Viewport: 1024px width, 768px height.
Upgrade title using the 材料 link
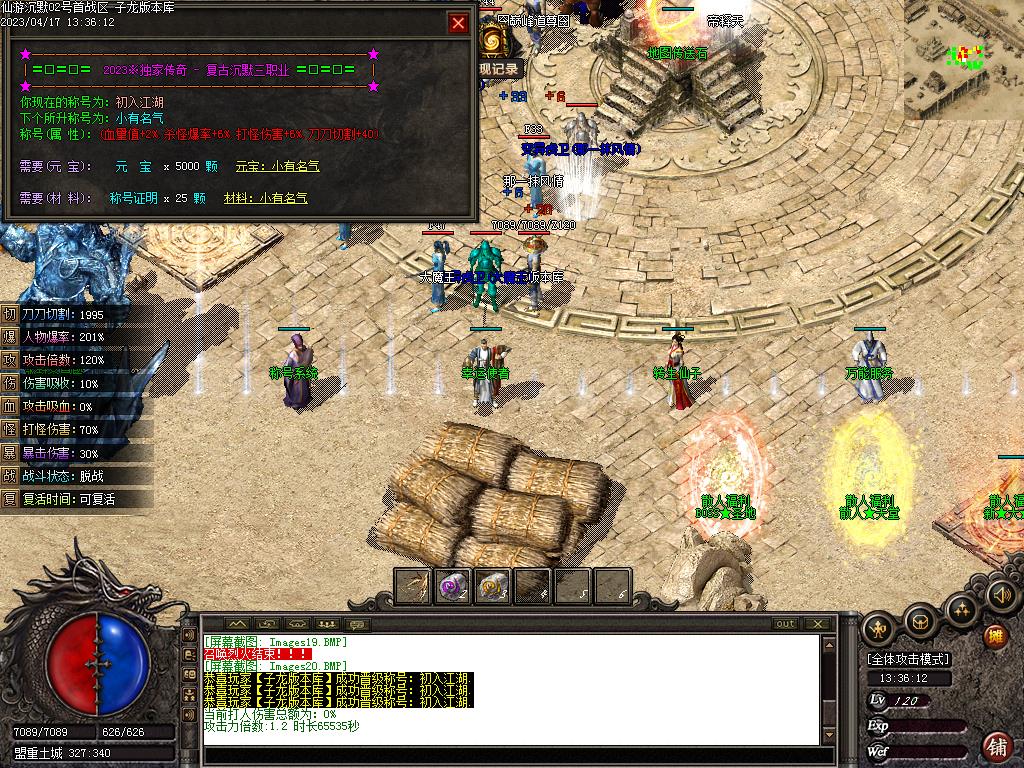click(x=266, y=199)
